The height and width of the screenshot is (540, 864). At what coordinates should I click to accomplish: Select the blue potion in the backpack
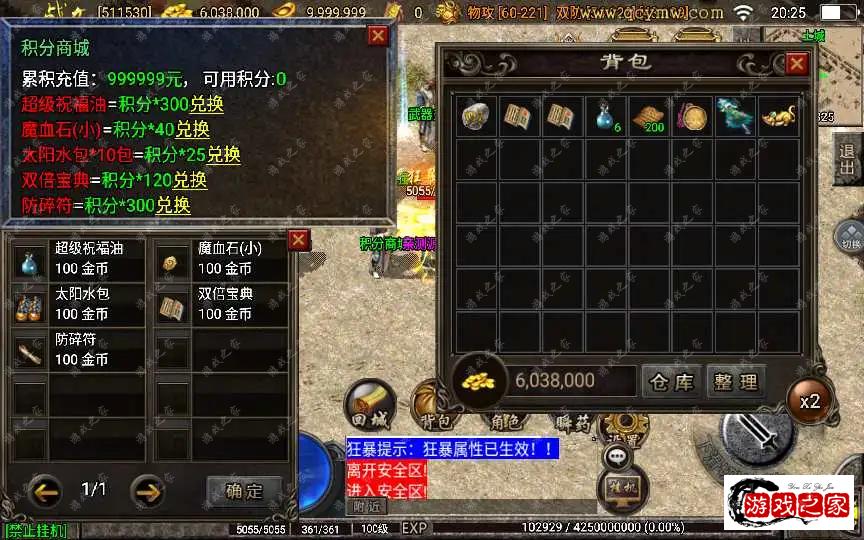click(605, 114)
